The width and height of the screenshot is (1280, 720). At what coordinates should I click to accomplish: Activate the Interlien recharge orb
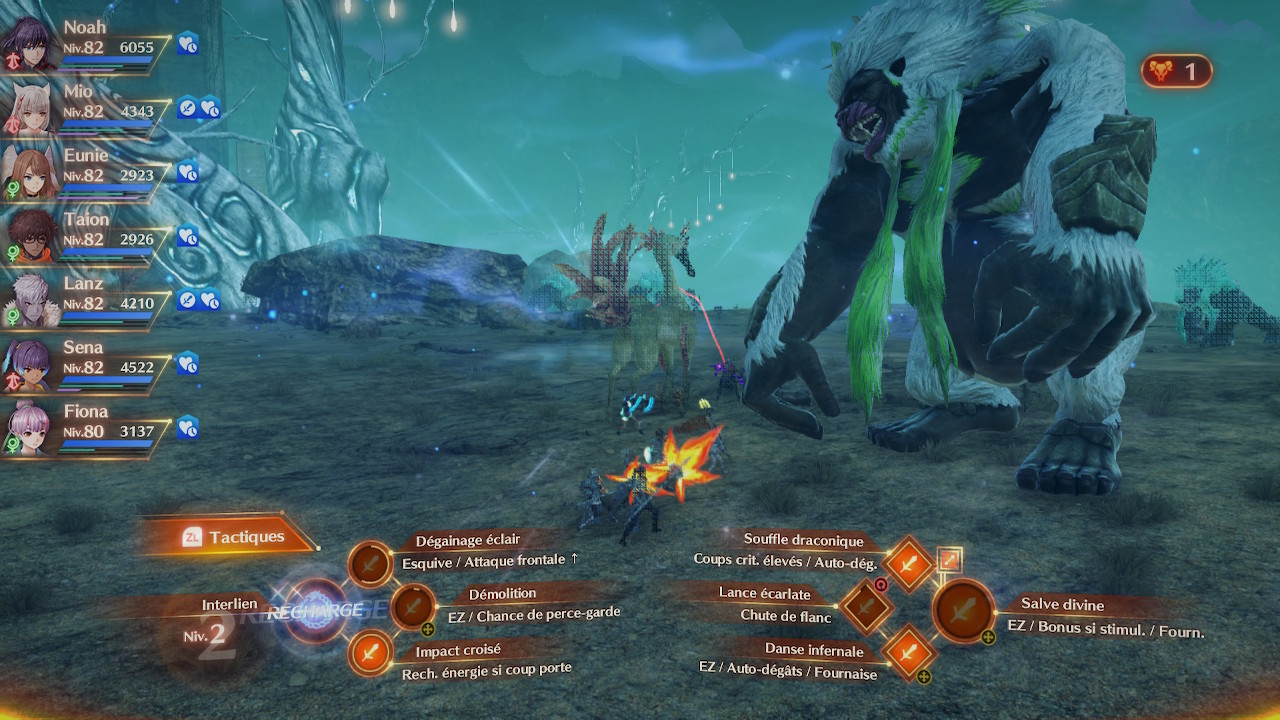point(316,609)
